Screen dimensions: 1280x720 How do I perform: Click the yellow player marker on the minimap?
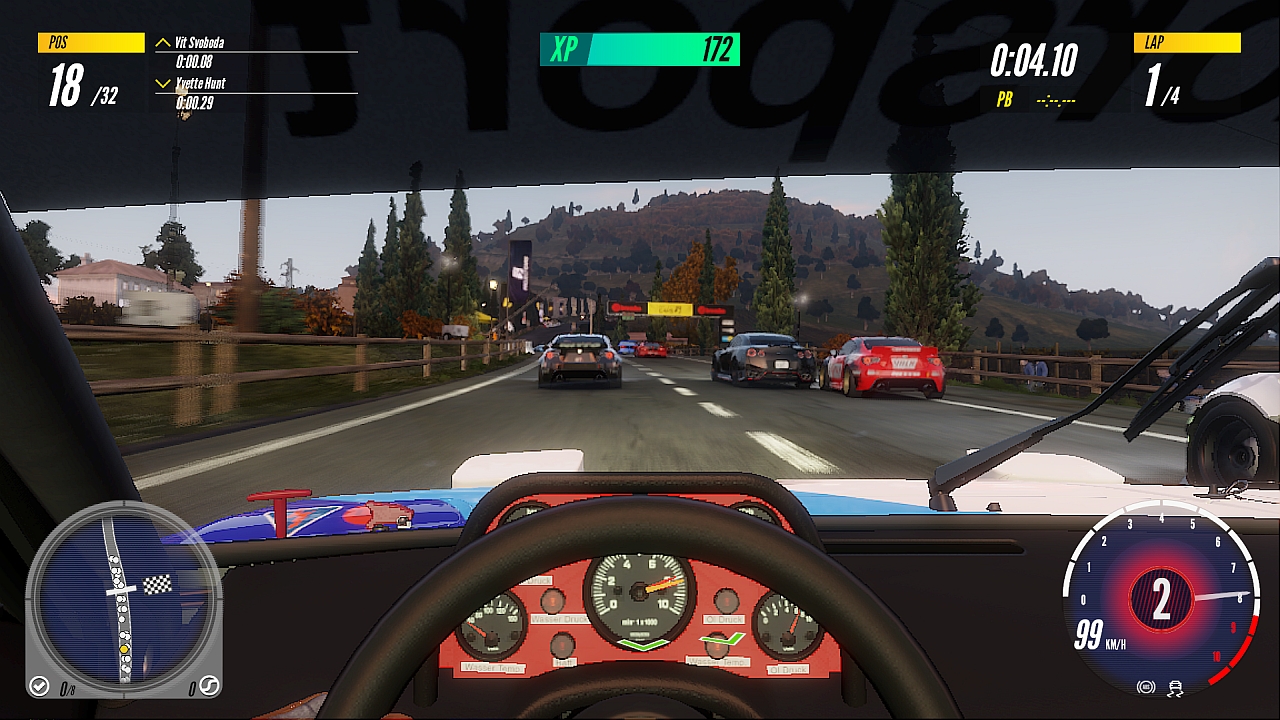point(125,650)
